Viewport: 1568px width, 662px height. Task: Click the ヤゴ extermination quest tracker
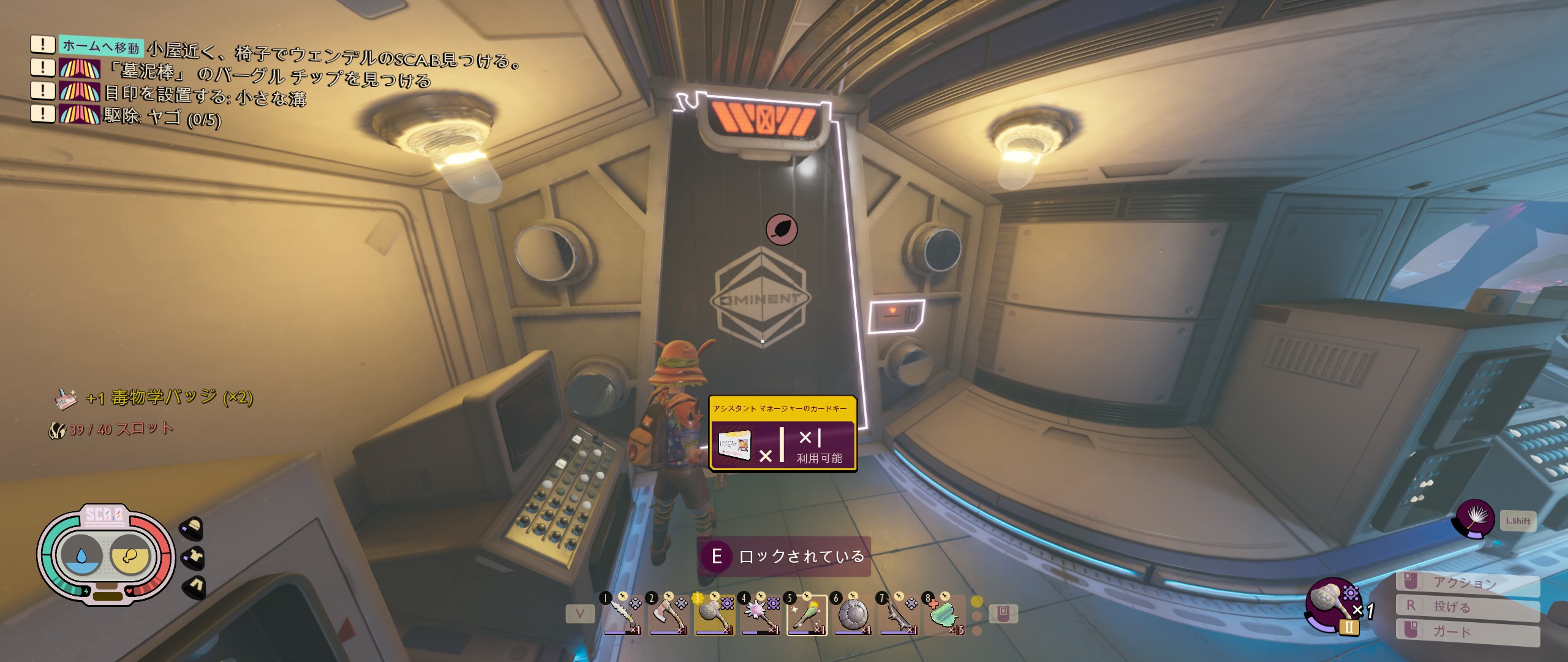point(162,116)
